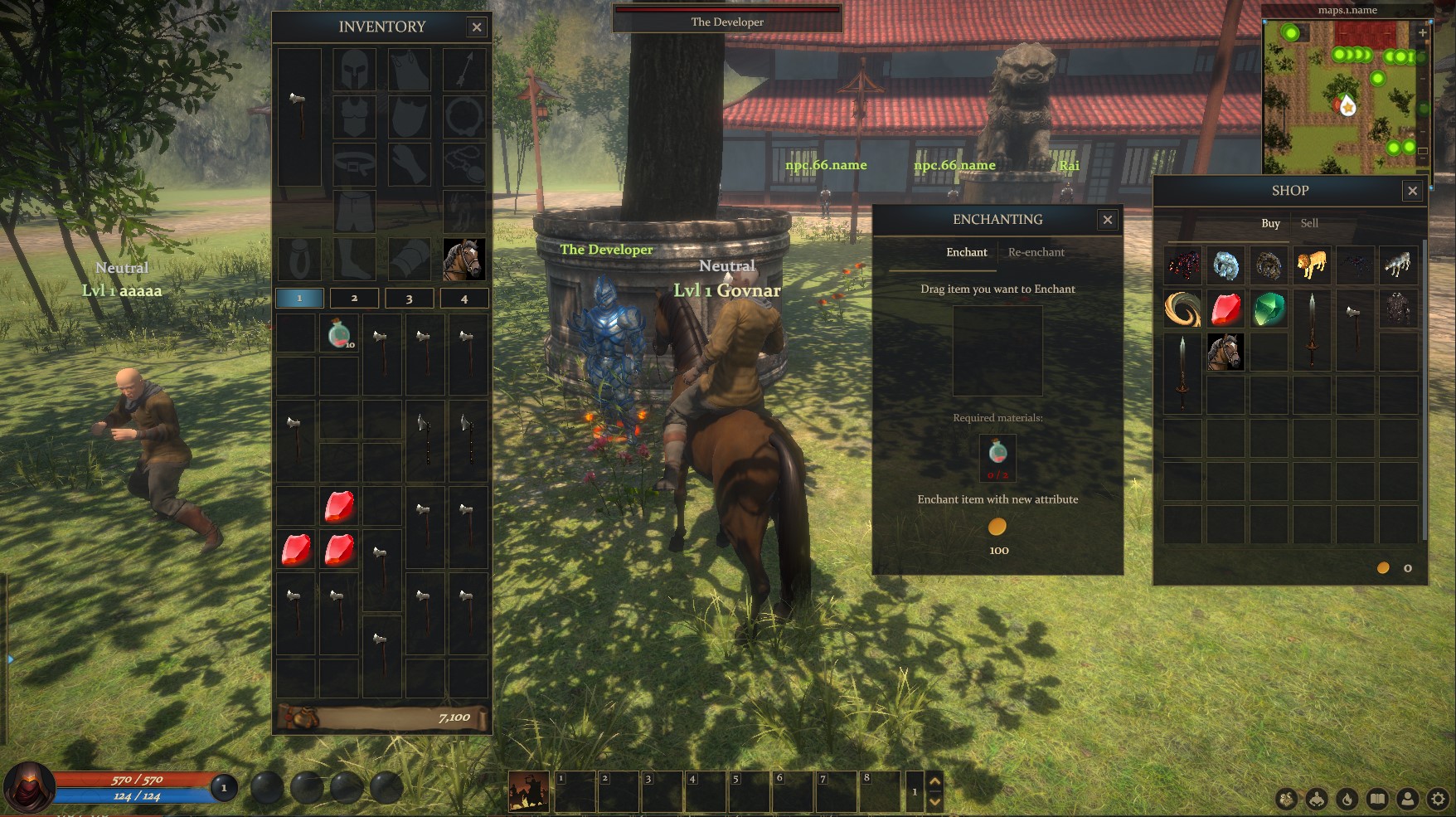Open the quest book icon near bottom right

(x=1377, y=798)
